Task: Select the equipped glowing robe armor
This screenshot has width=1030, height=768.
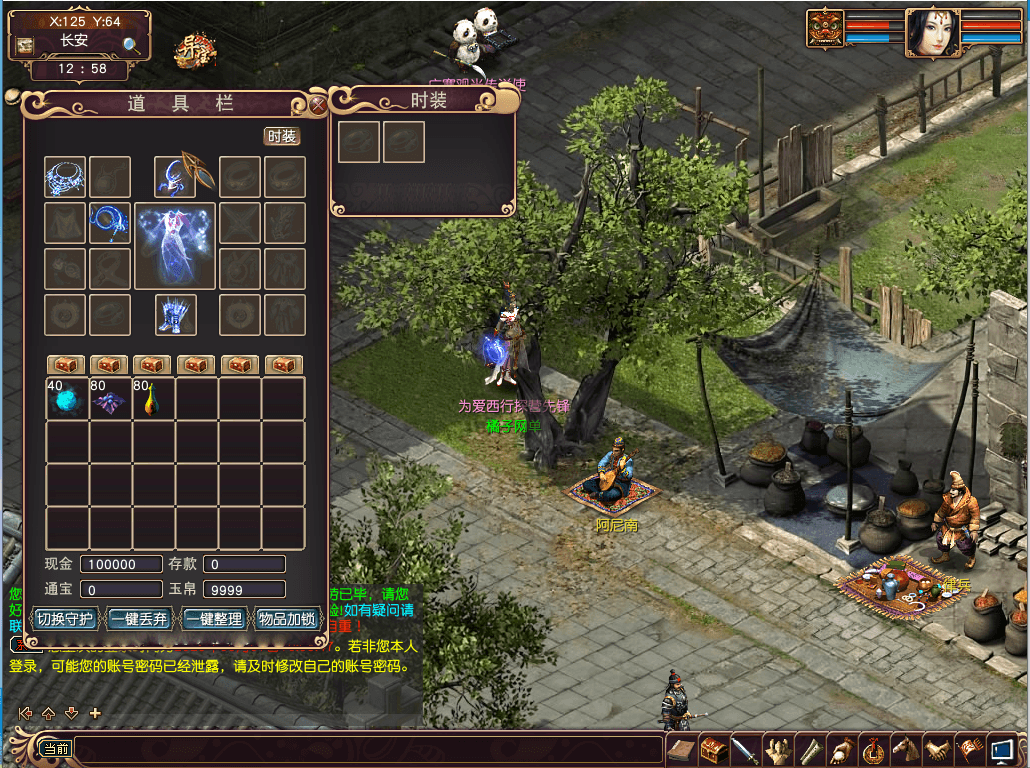Action: click(x=175, y=245)
